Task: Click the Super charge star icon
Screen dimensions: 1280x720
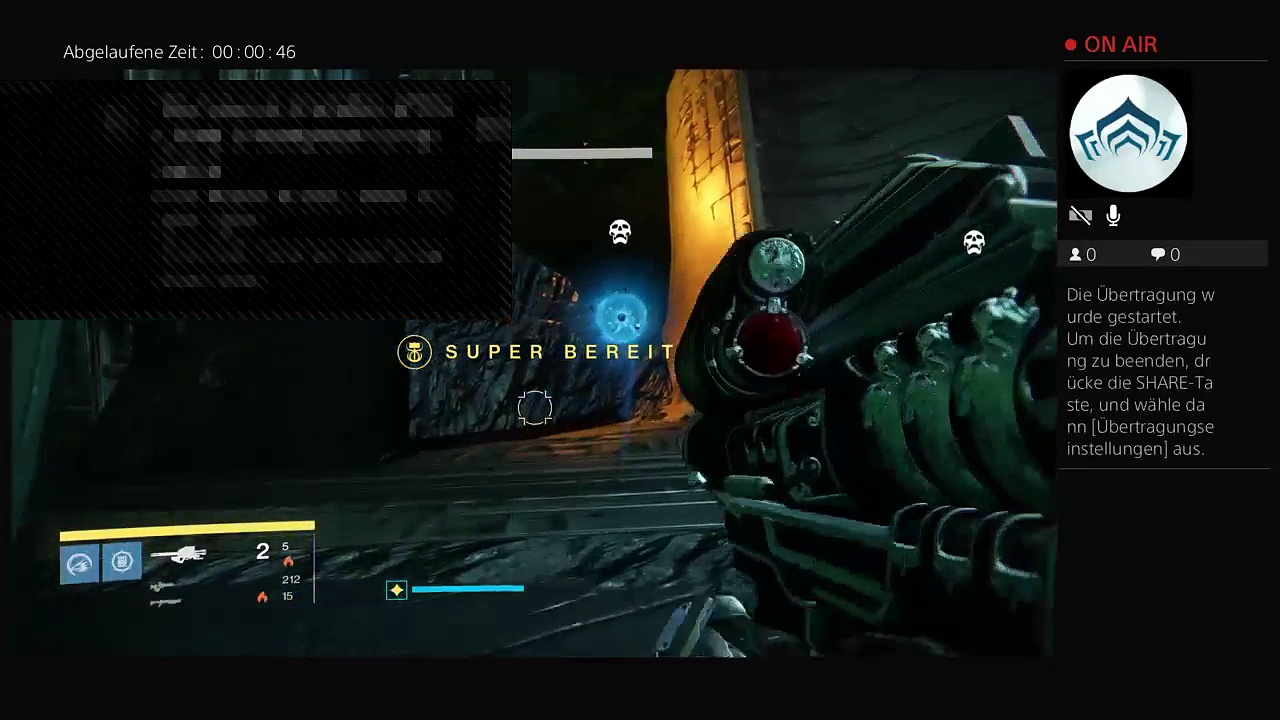Action: [397, 590]
